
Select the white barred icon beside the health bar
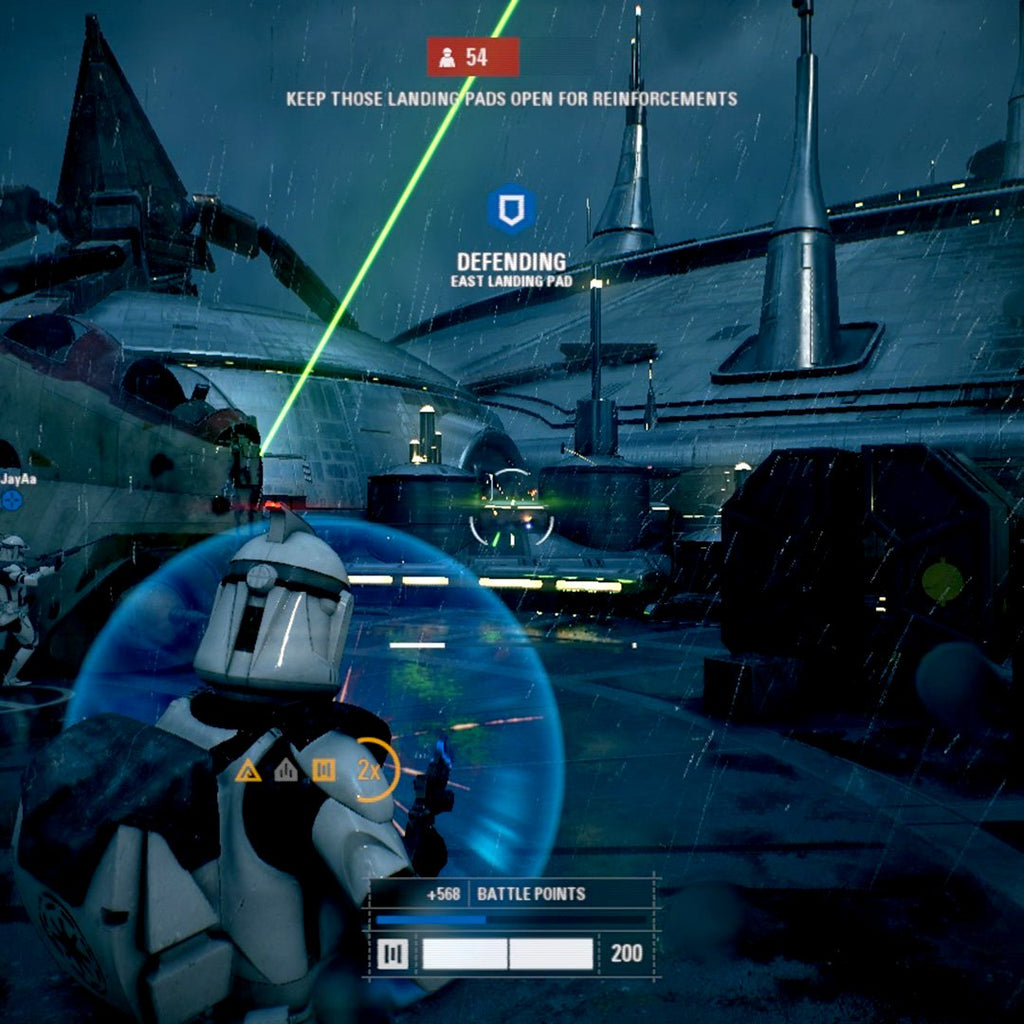(393, 954)
